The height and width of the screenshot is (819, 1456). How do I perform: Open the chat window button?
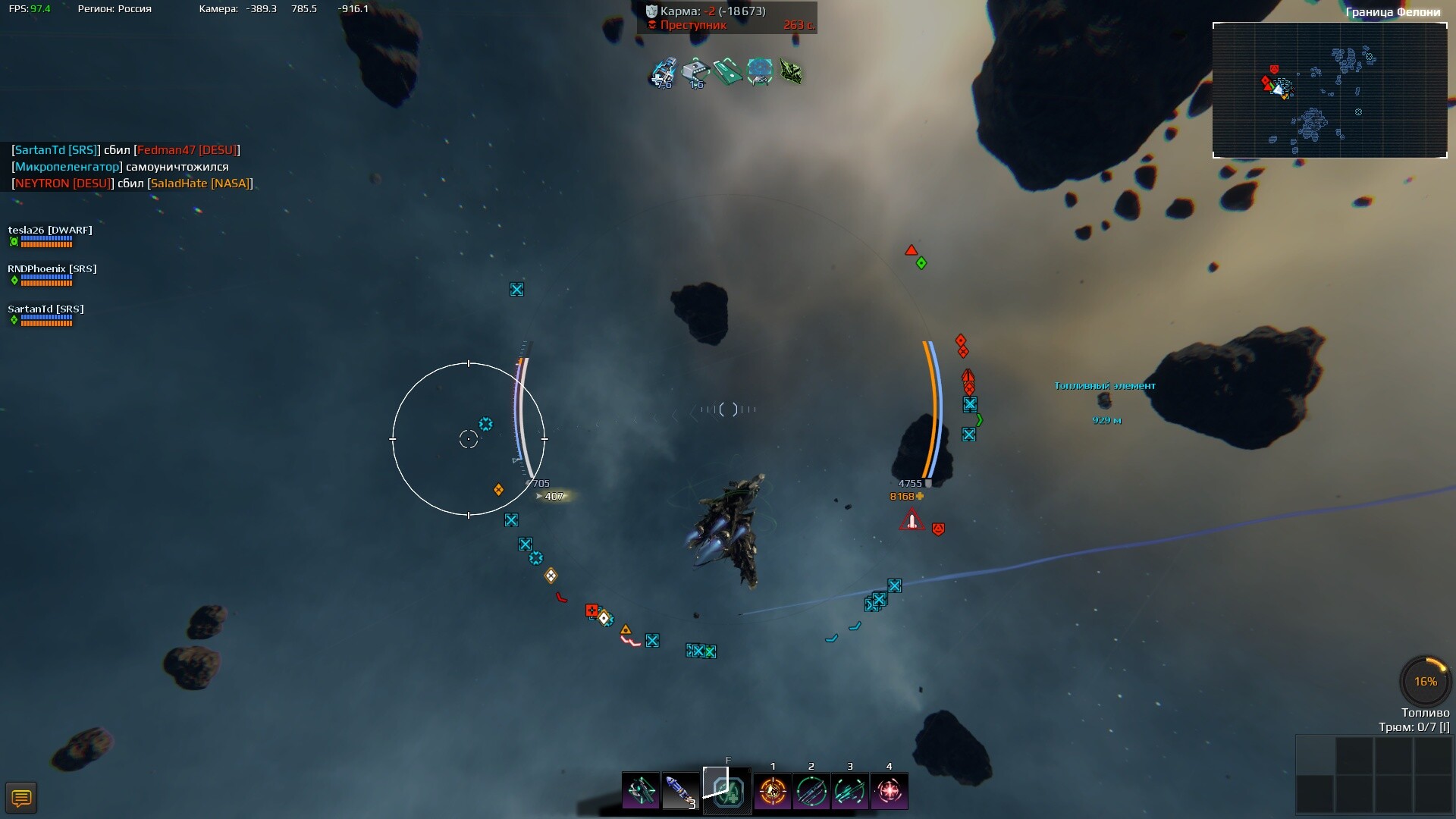[x=21, y=798]
